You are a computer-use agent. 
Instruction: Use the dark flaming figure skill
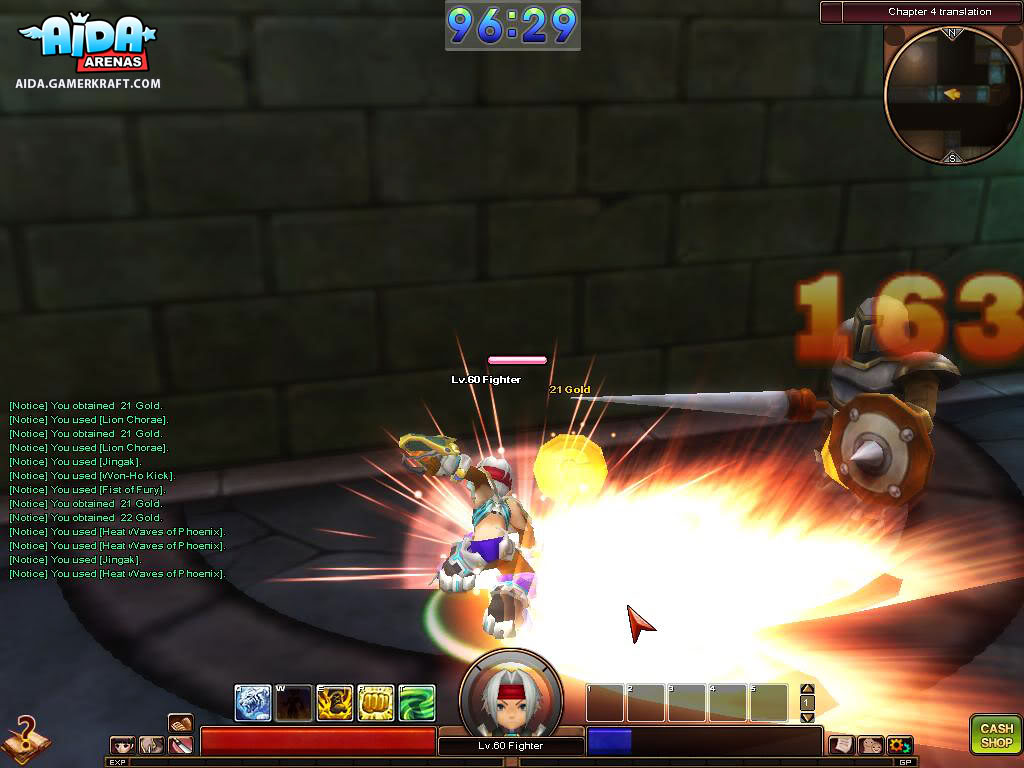click(x=293, y=703)
